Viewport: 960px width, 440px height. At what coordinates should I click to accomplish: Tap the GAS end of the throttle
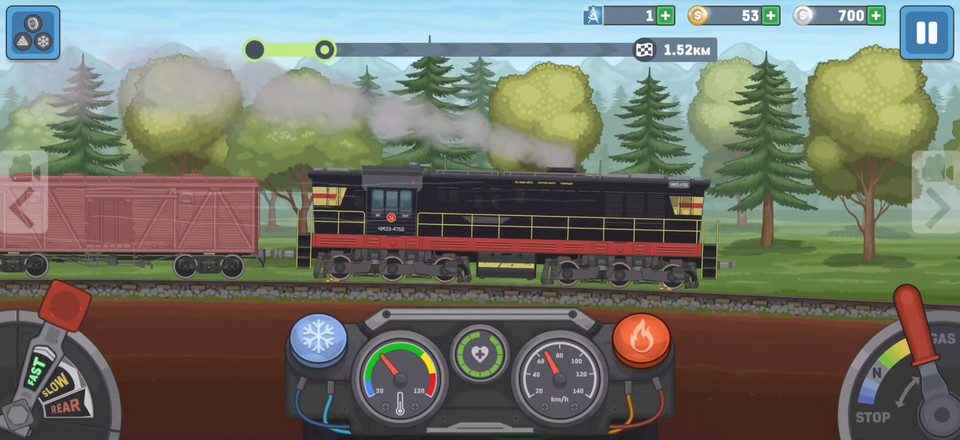tap(941, 339)
